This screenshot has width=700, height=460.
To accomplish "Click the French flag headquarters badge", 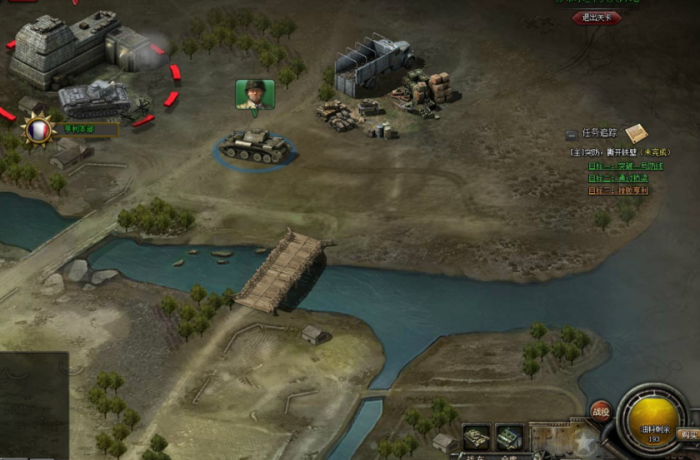I will coord(38,130).
